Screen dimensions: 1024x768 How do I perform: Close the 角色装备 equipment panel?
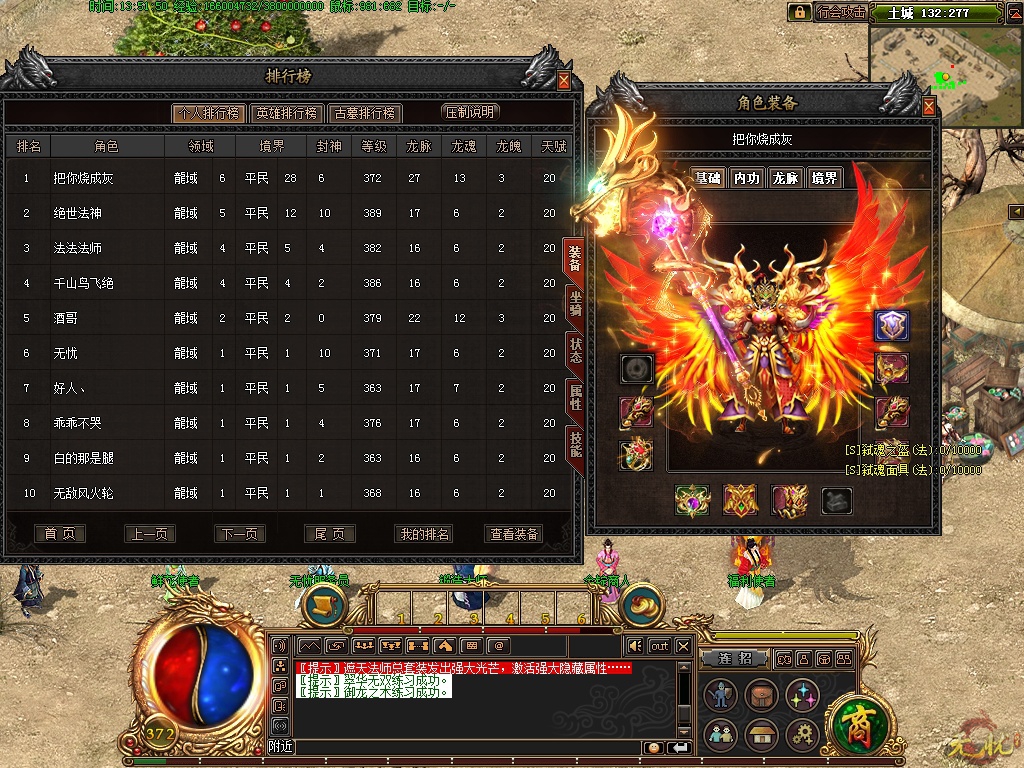click(929, 107)
